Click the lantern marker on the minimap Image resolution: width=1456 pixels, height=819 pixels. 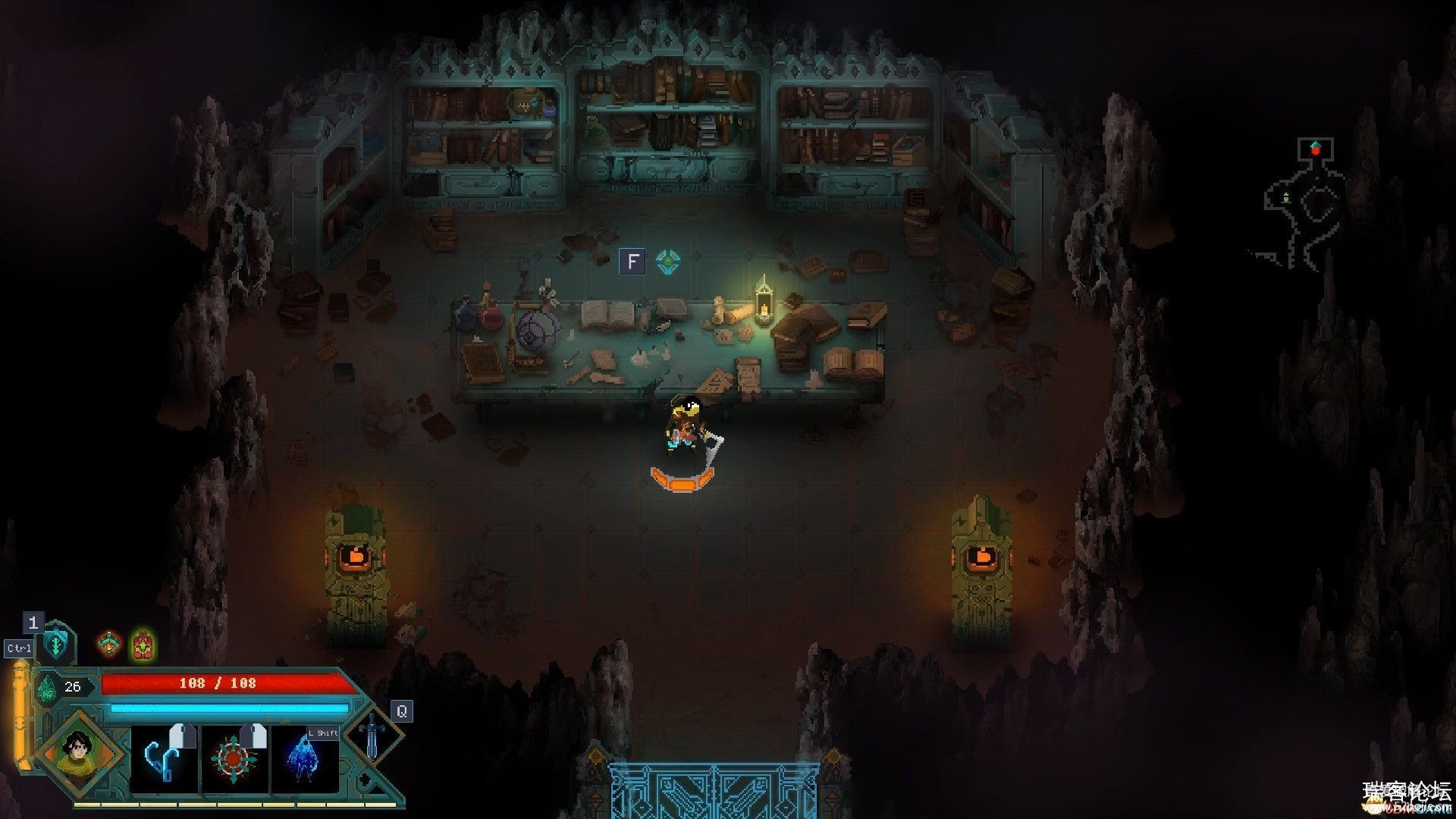click(x=1286, y=197)
